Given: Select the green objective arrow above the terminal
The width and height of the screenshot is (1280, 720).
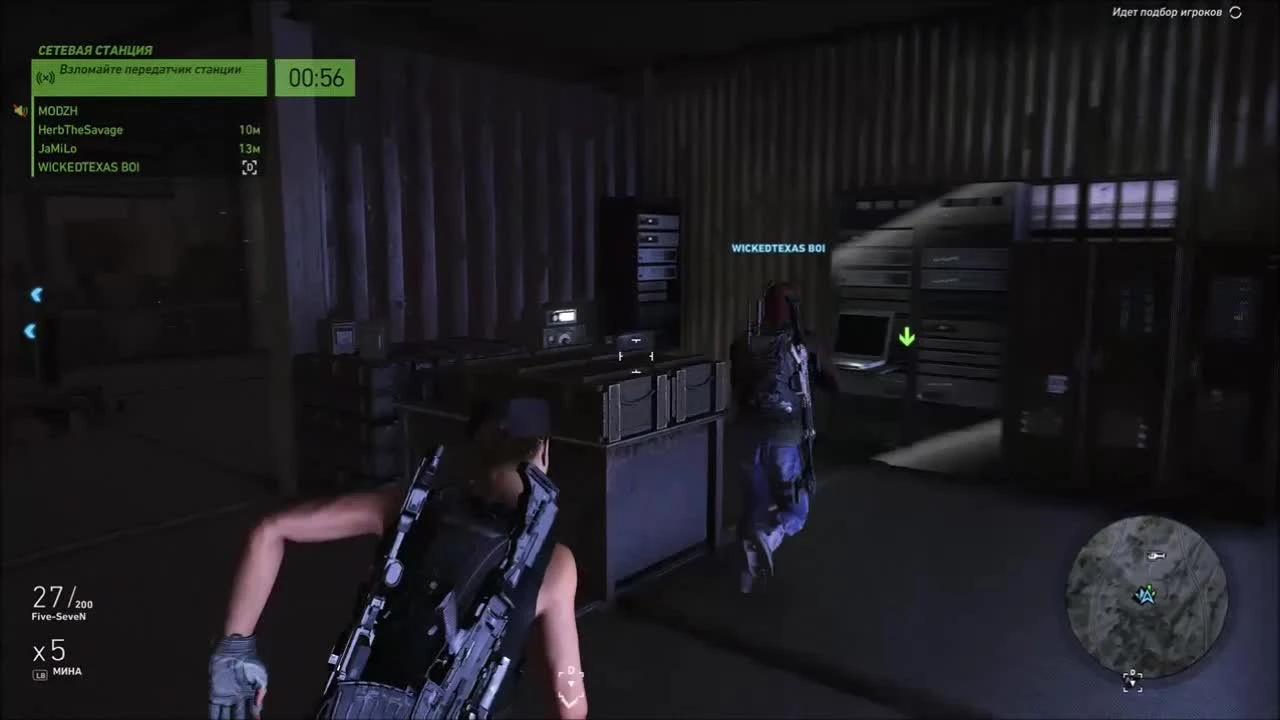Looking at the screenshot, I should pyautogui.click(x=906, y=338).
